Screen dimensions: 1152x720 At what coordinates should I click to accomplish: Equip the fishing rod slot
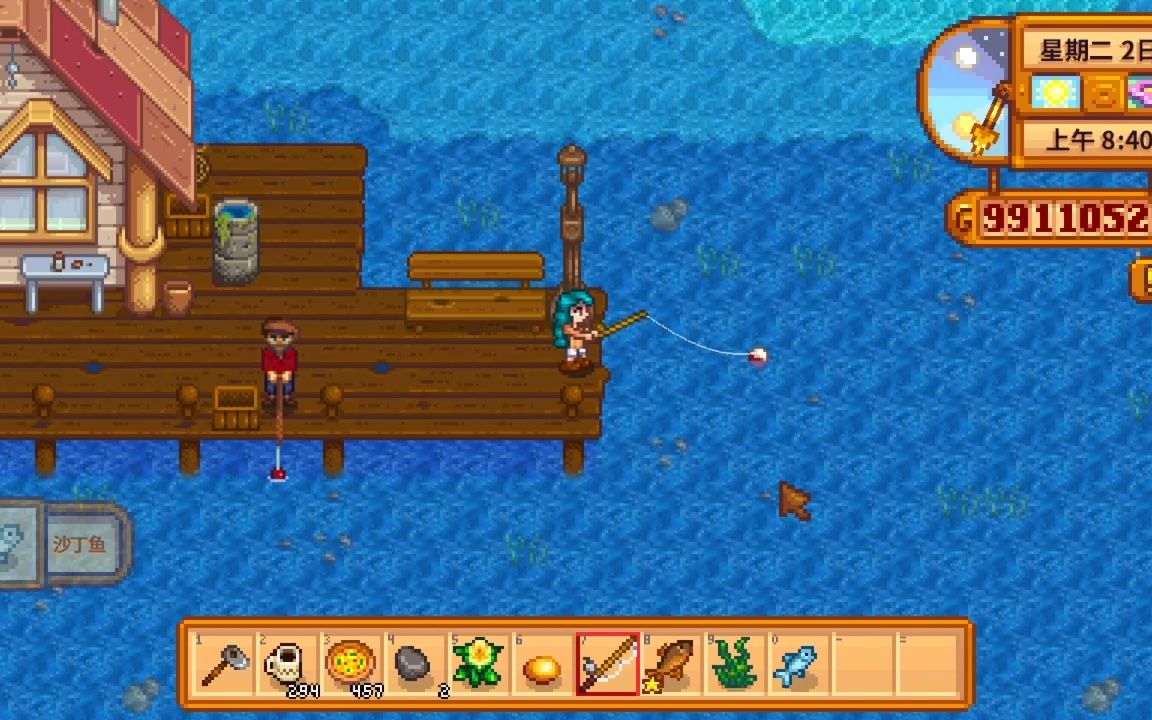(x=607, y=664)
